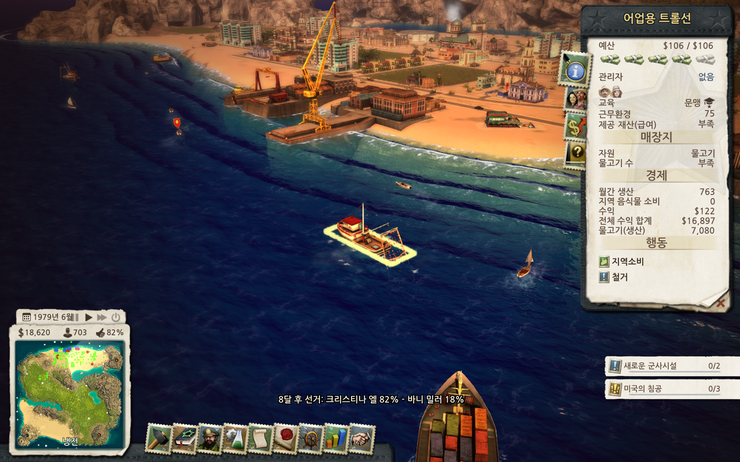Viewport: 740px width, 462px height.
Task: Open the build menu hammer icon
Action: coord(159,437)
